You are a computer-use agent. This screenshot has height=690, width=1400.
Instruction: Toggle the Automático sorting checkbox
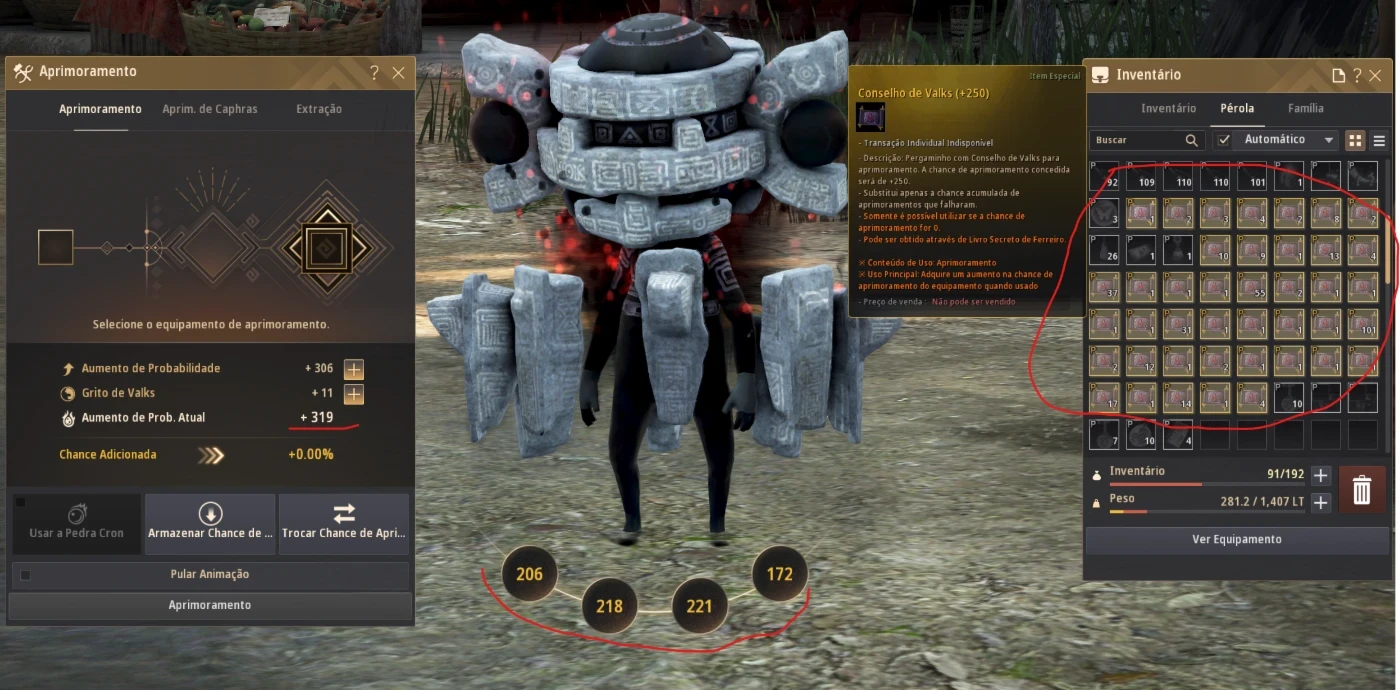[x=1224, y=140]
